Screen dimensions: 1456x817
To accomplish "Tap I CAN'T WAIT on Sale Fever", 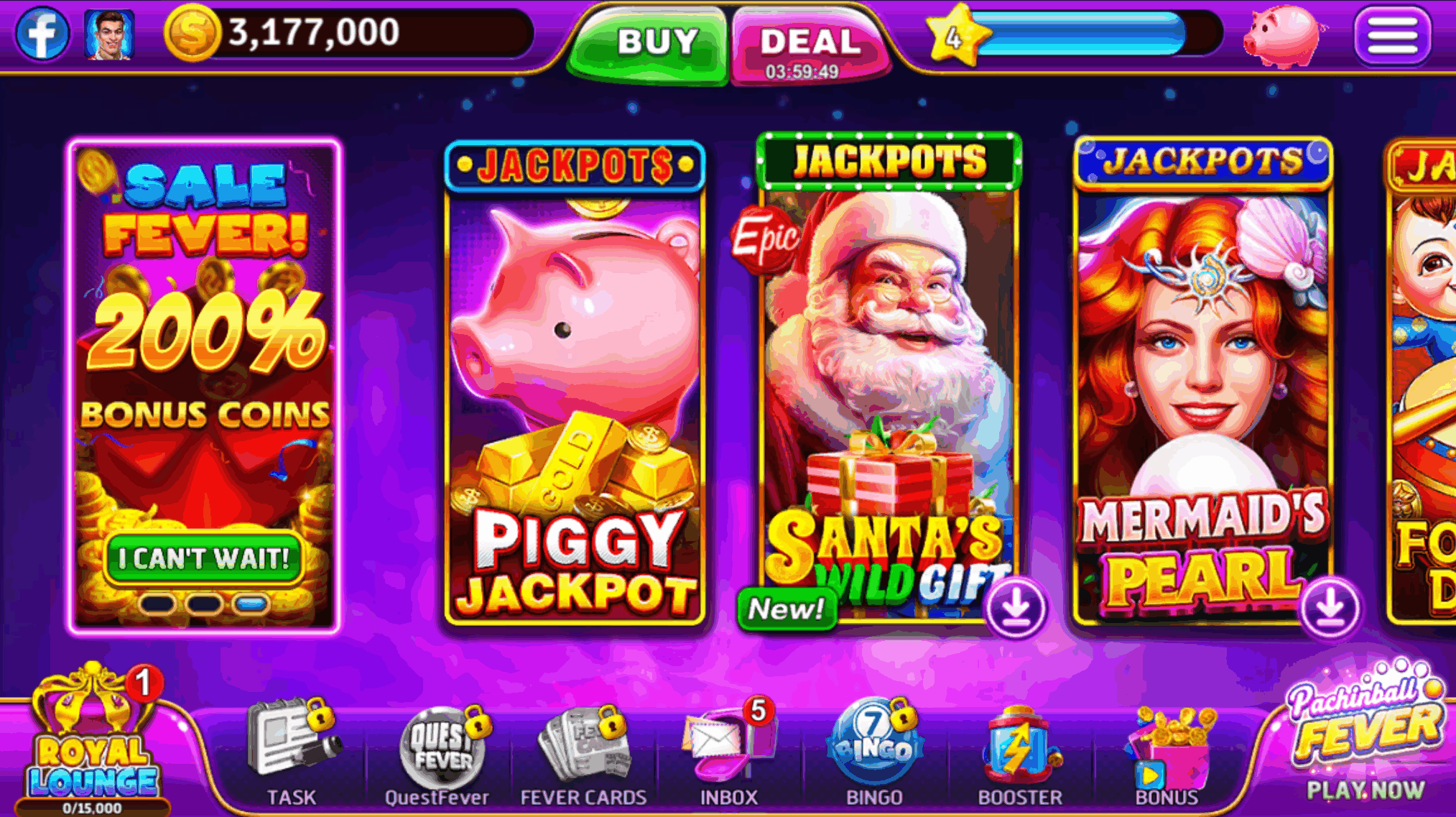I will pyautogui.click(x=203, y=556).
